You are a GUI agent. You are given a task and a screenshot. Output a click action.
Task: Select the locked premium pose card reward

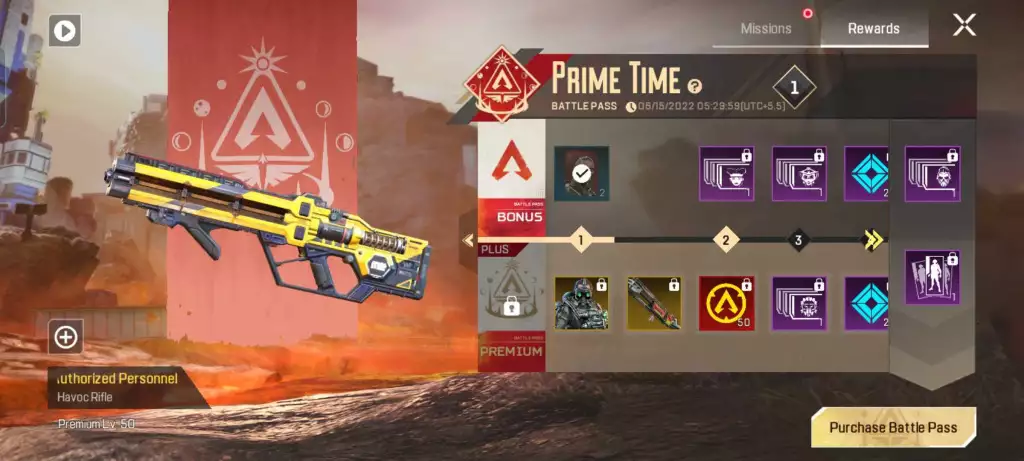[932, 277]
